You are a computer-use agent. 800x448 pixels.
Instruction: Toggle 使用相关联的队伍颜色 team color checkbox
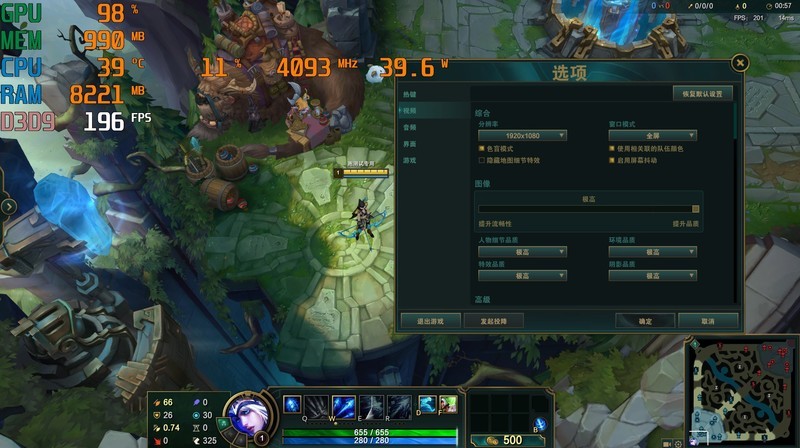tap(611, 148)
